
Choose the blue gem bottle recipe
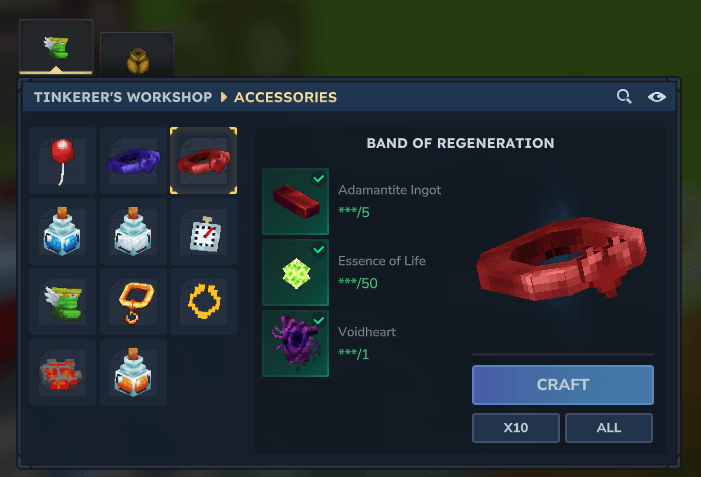(63, 231)
